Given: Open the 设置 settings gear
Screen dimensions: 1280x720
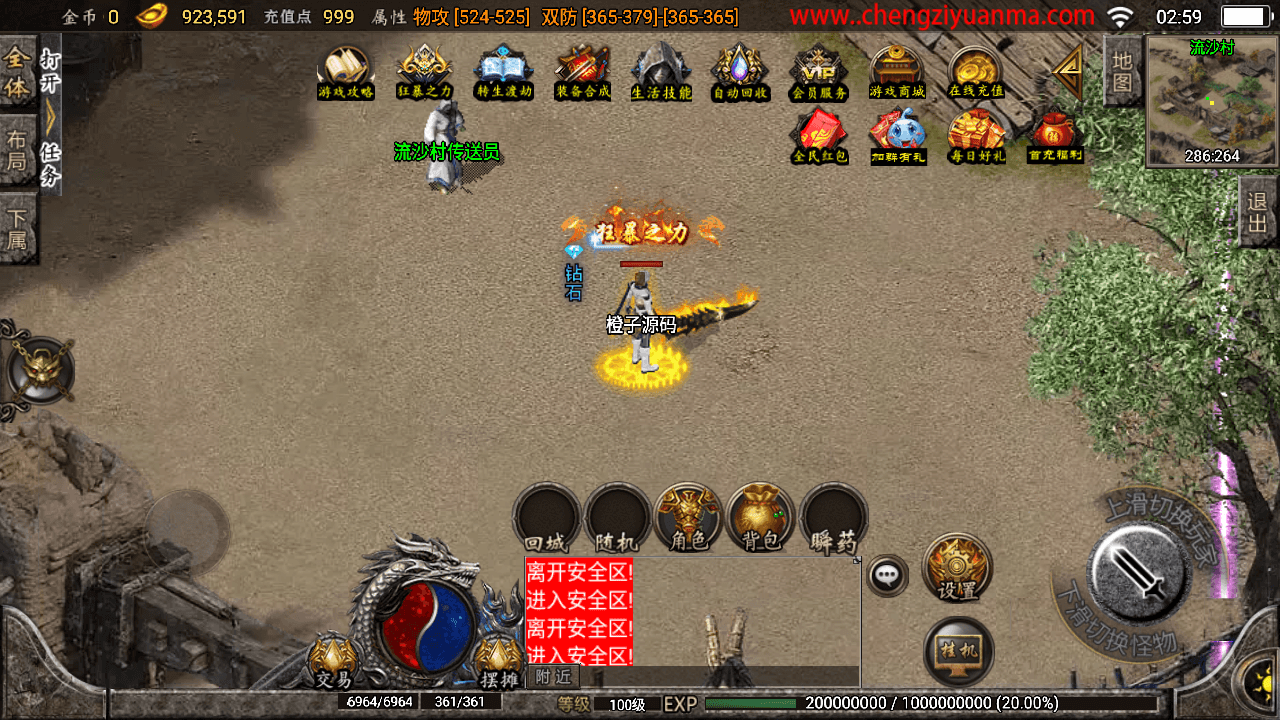Looking at the screenshot, I should pos(957,568).
